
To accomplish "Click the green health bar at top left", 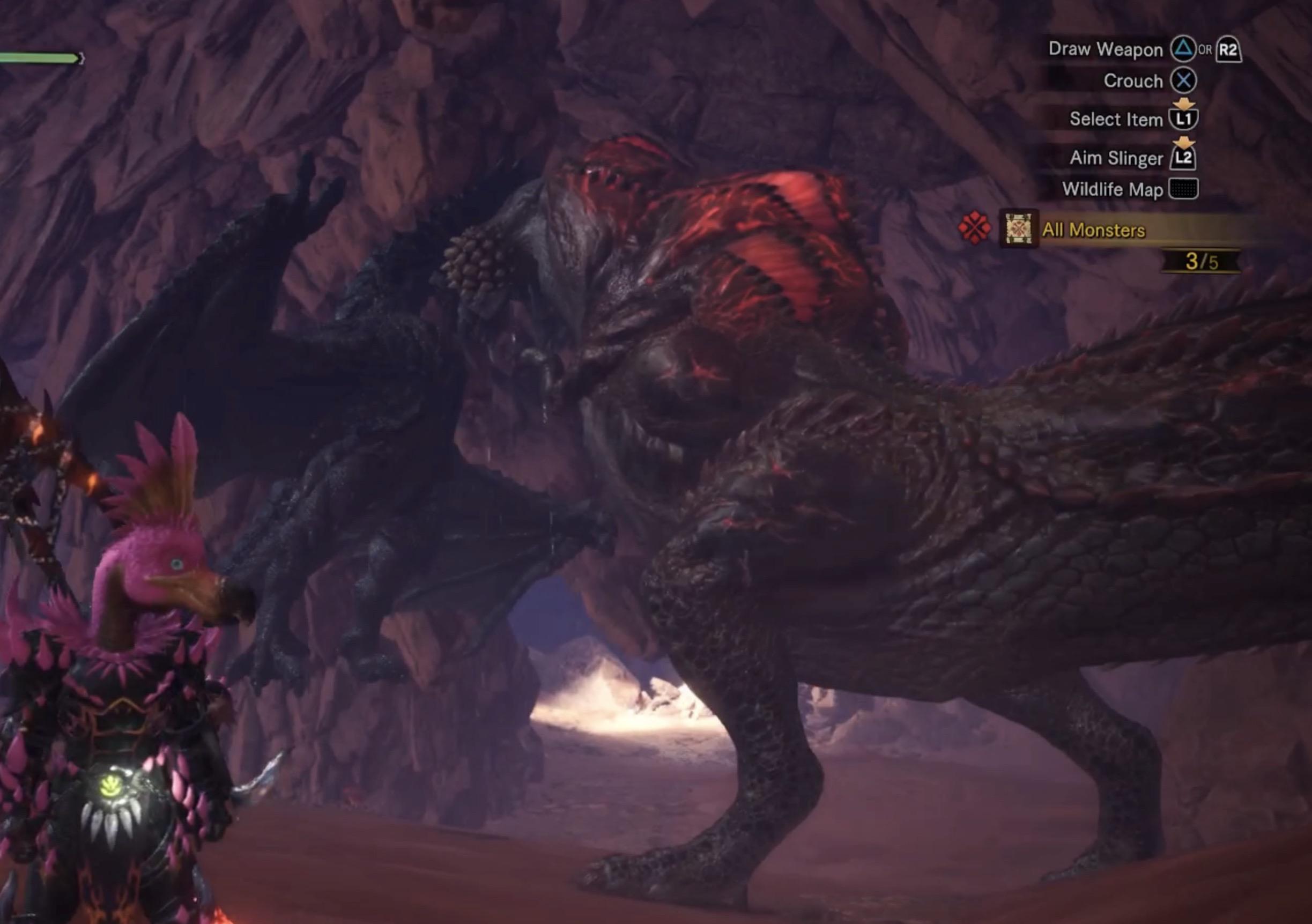I will [x=40, y=57].
